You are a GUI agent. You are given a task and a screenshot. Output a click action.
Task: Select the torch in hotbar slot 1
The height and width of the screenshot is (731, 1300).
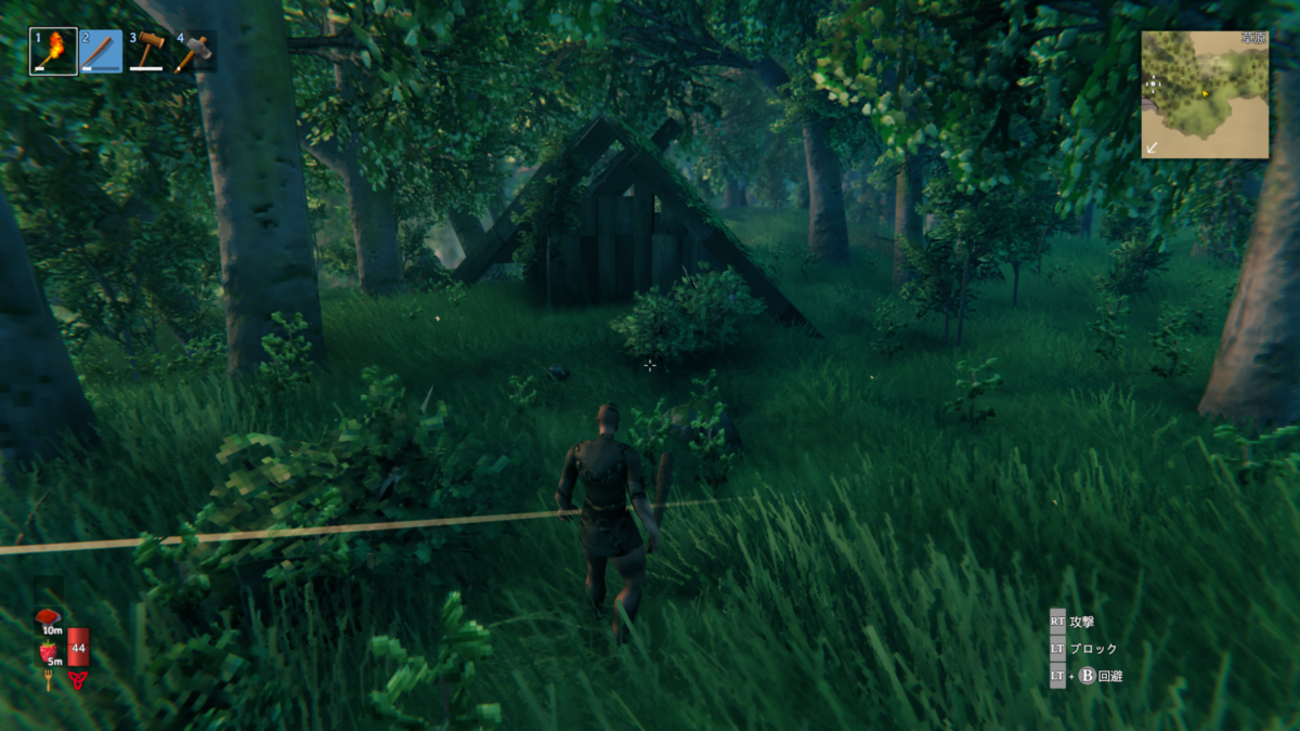click(x=53, y=51)
